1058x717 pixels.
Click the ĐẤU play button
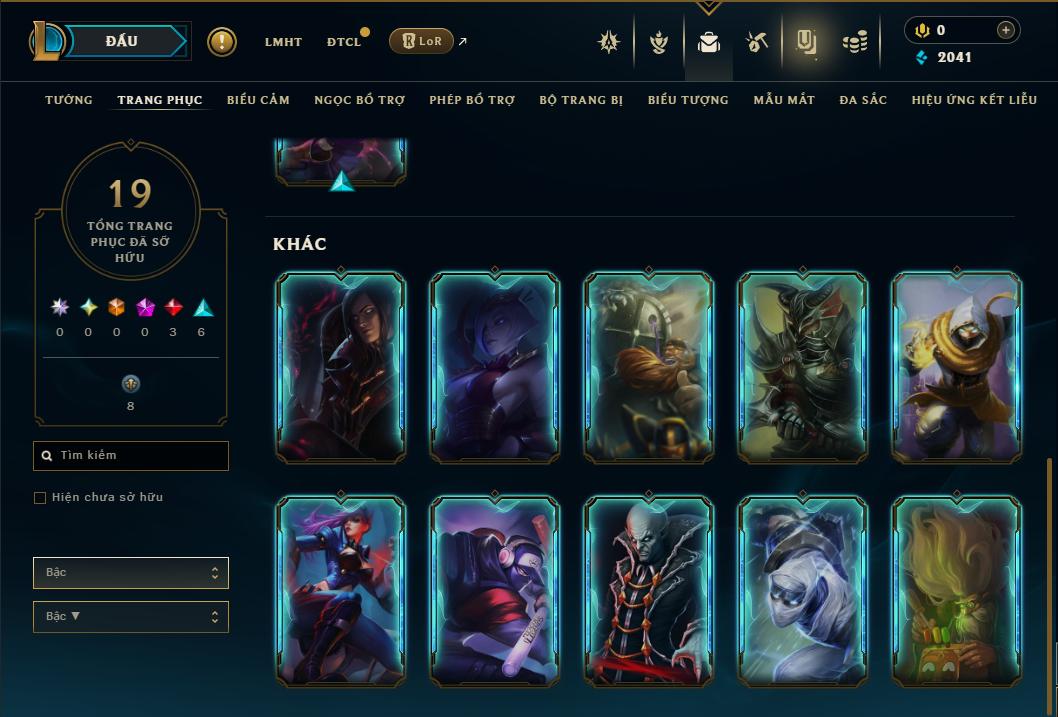[x=122, y=41]
